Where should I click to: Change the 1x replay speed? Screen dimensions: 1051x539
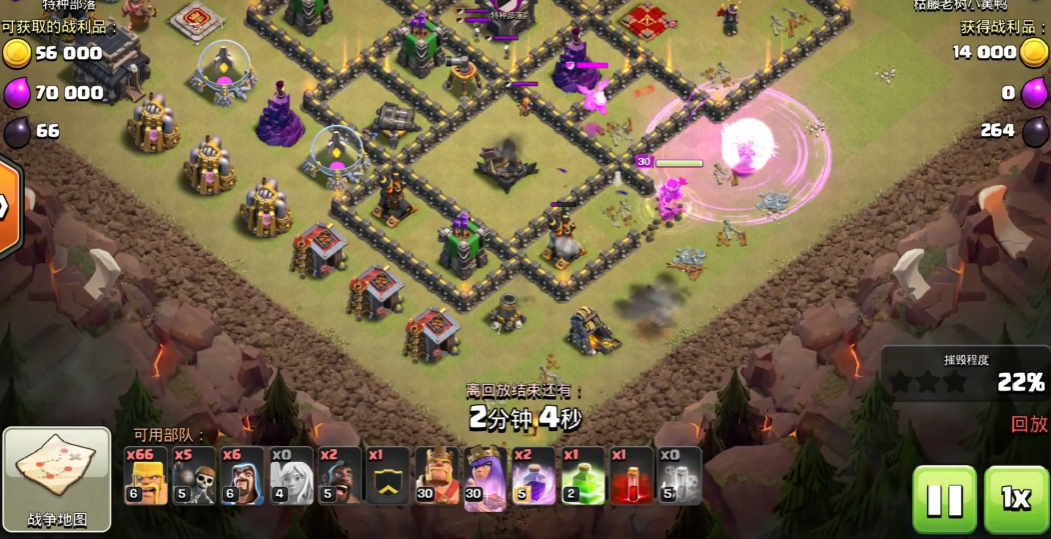pos(1016,498)
